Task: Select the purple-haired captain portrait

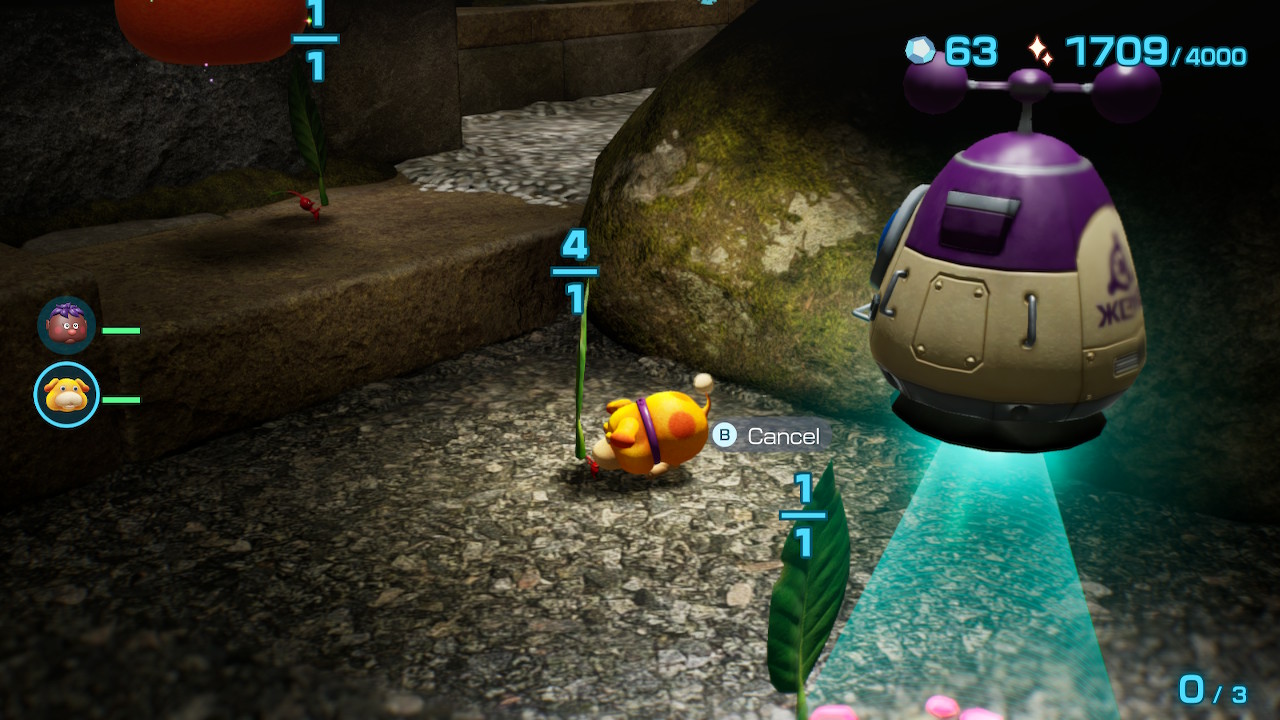Action: (x=67, y=325)
